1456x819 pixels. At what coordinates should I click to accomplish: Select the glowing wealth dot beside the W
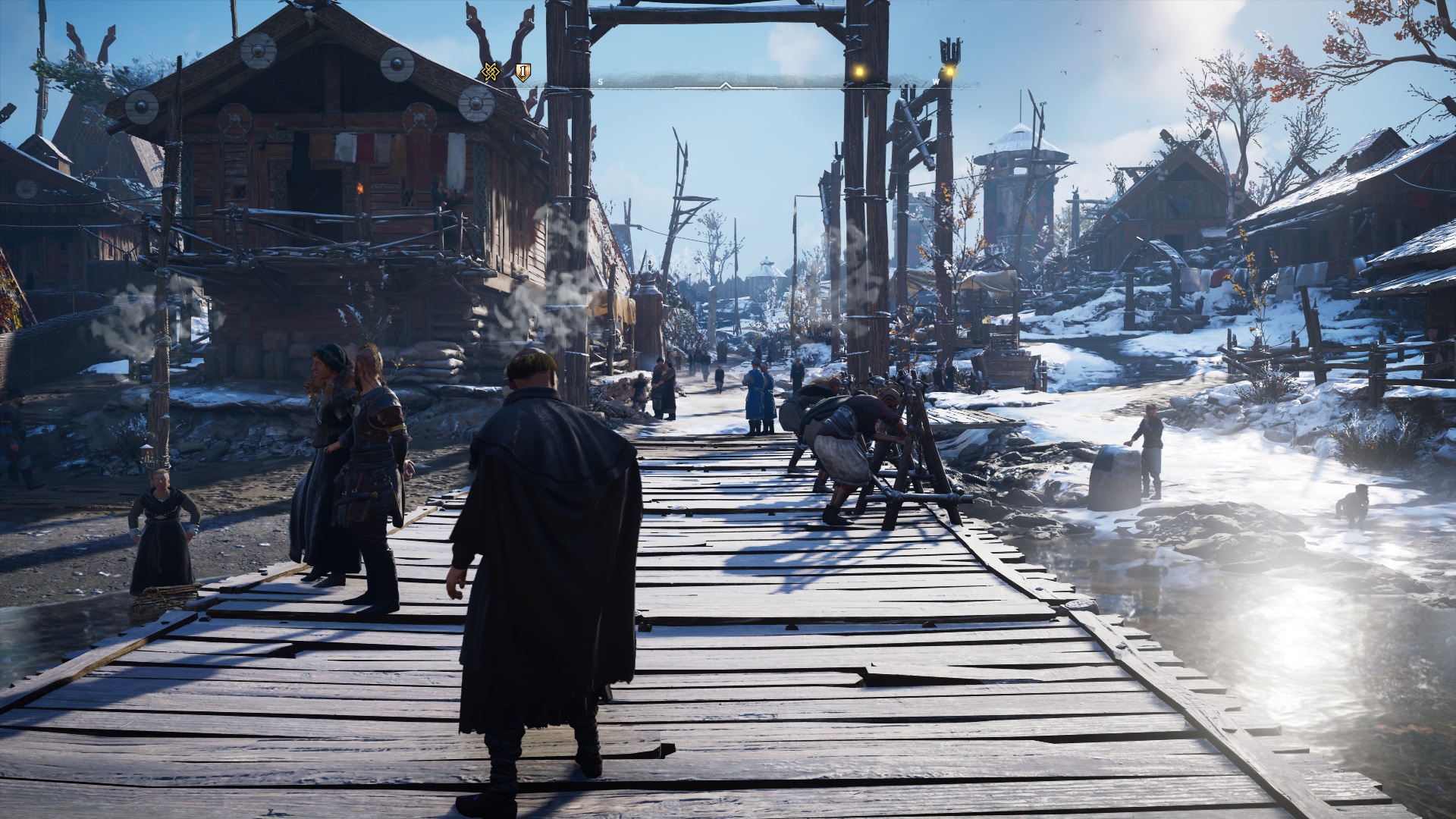[x=949, y=72]
